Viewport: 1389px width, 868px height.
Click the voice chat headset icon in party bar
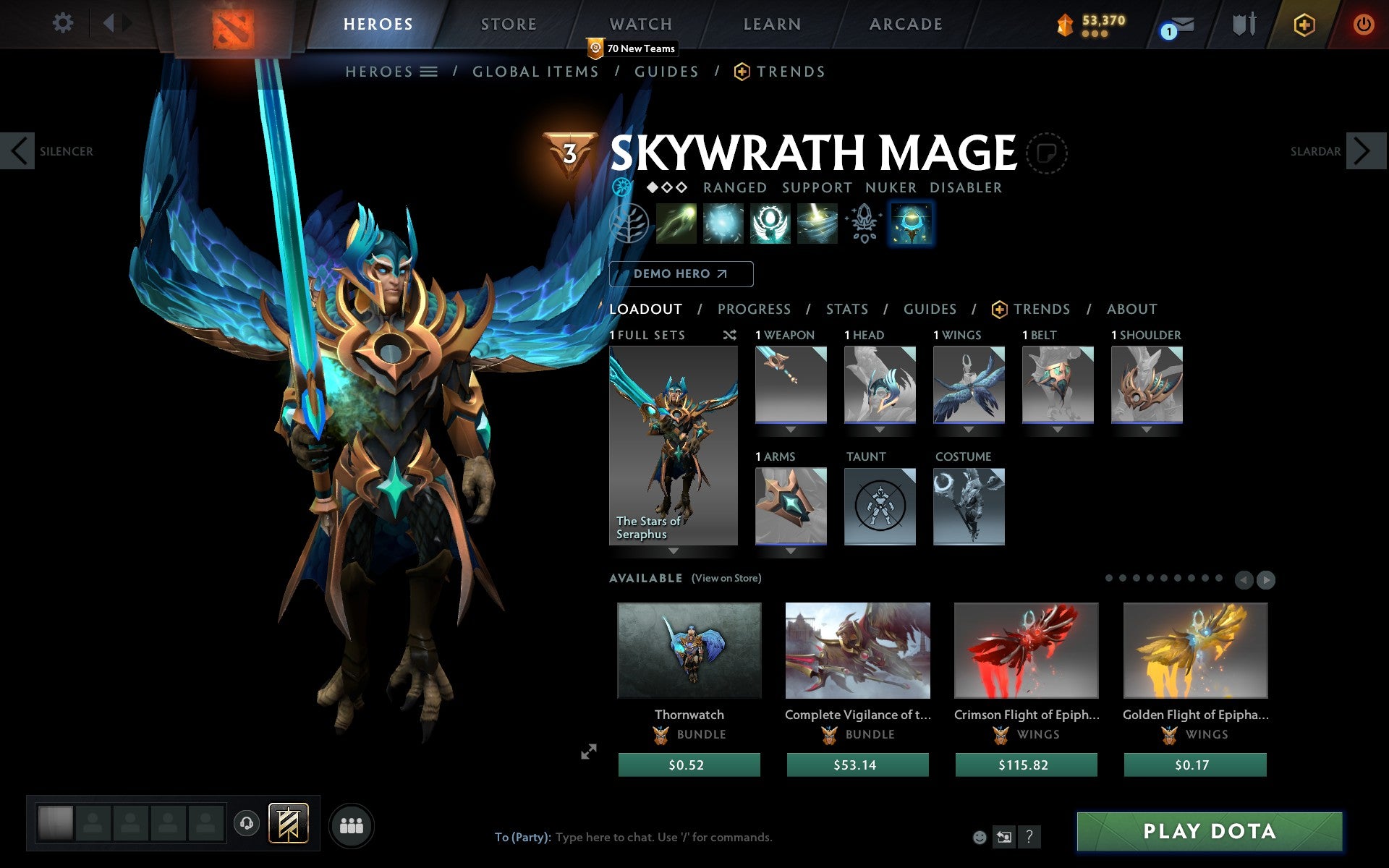pos(247,822)
